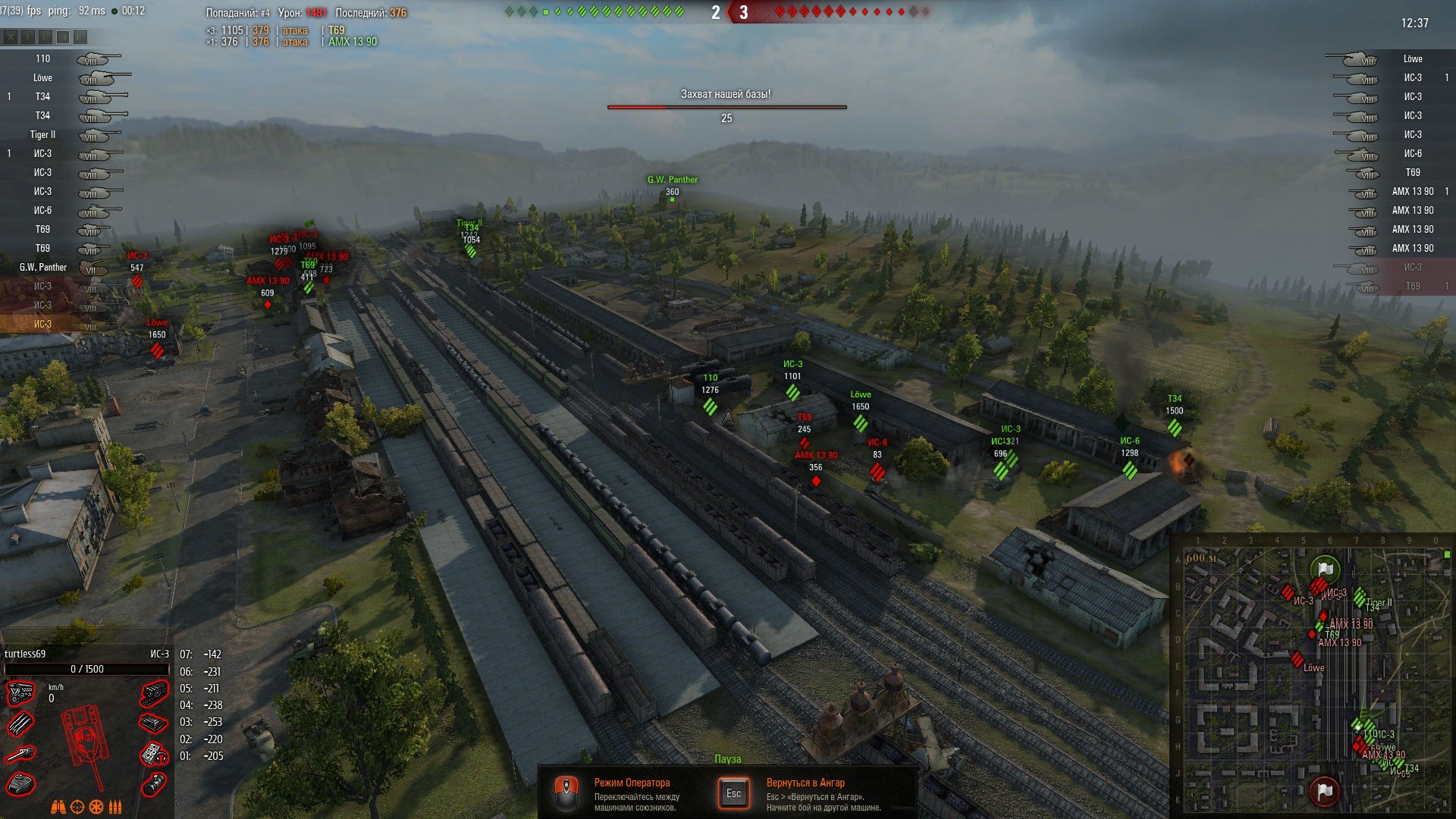Click the red base flag on minimap
1456x819 pixels.
pos(1324,791)
